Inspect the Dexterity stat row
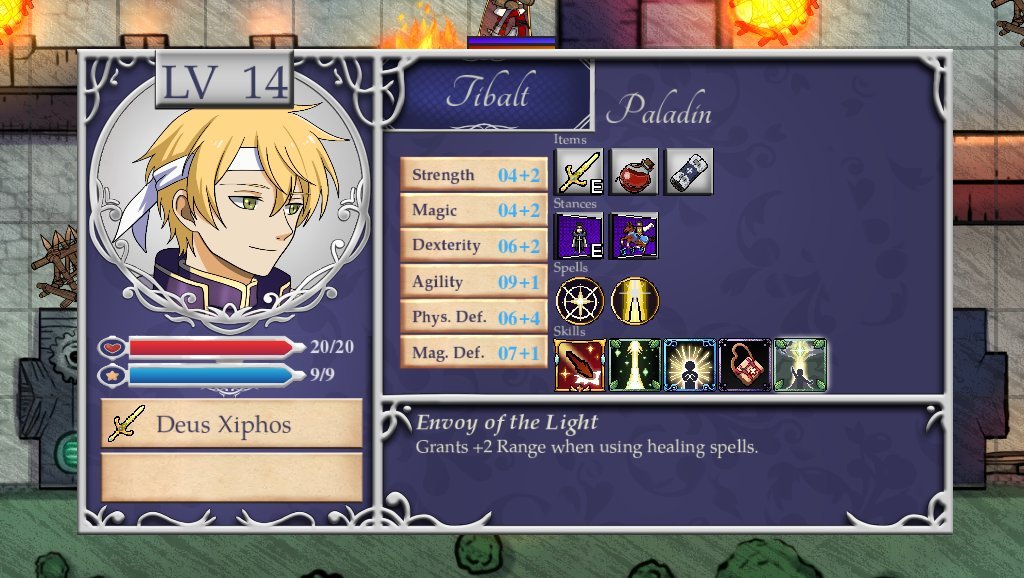The image size is (1024, 578). [x=474, y=246]
